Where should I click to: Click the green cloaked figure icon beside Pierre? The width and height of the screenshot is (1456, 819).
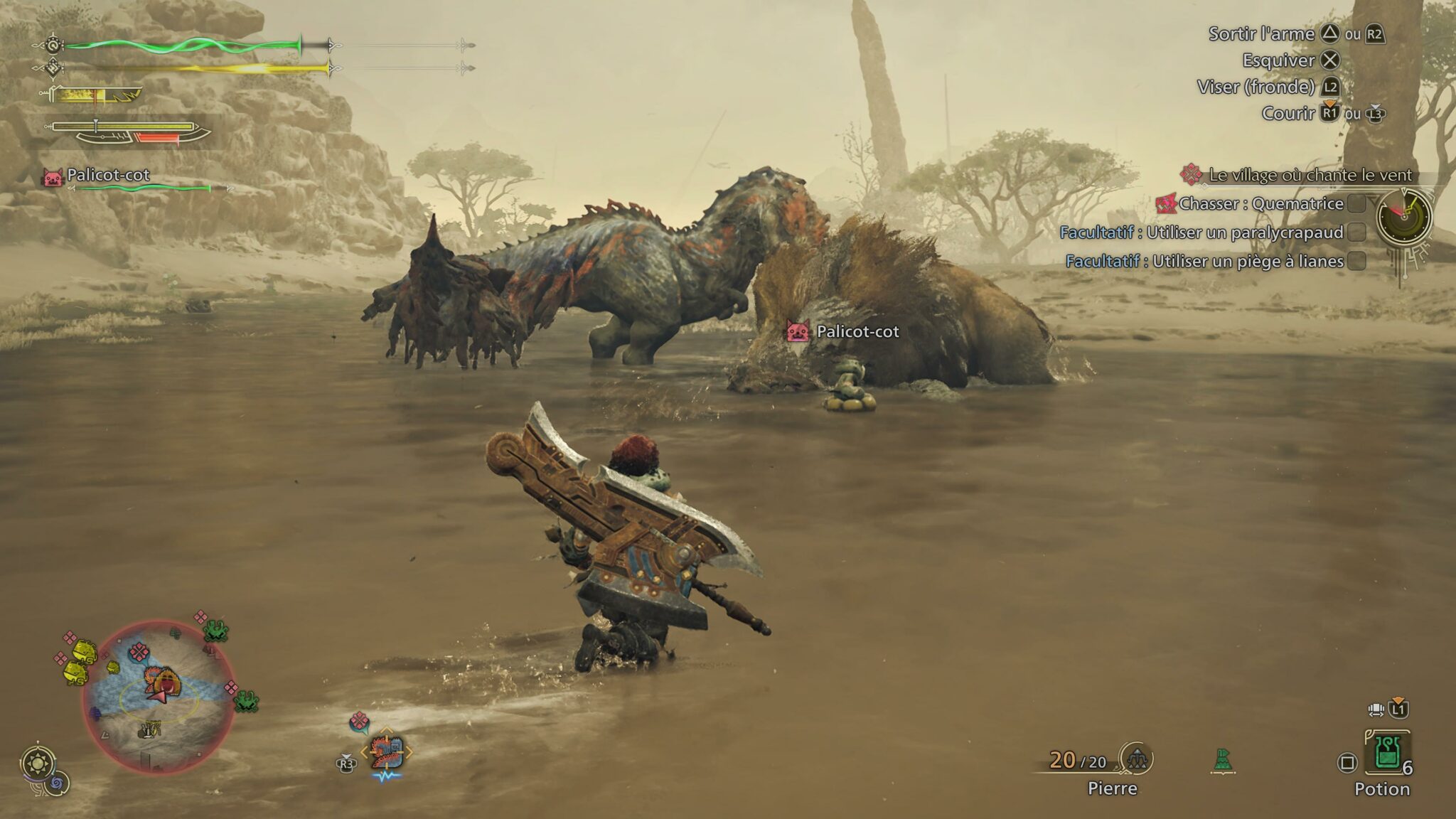pos(1222,761)
